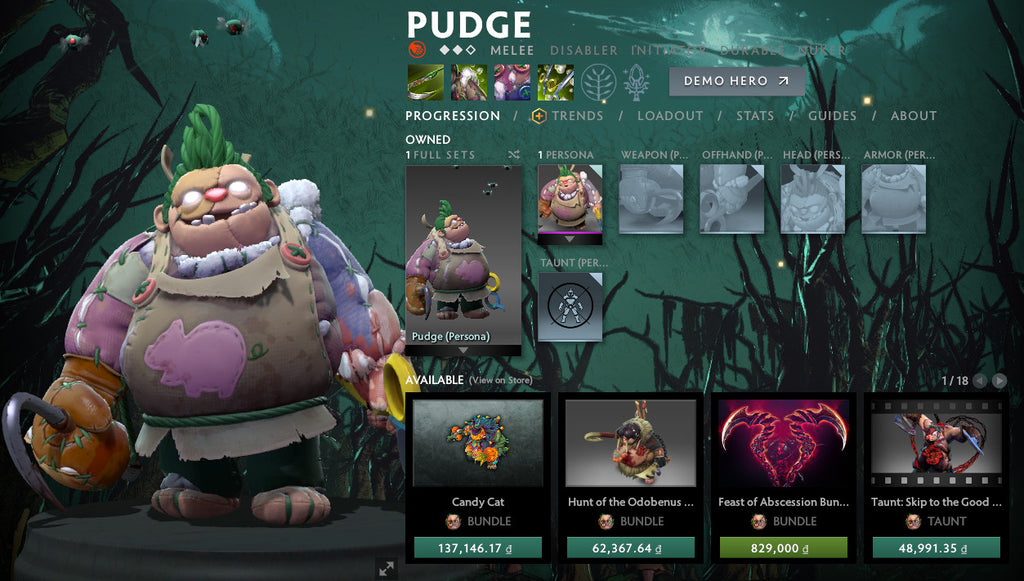Open the Guides tab
Screen dimensions: 1024x581
832,116
